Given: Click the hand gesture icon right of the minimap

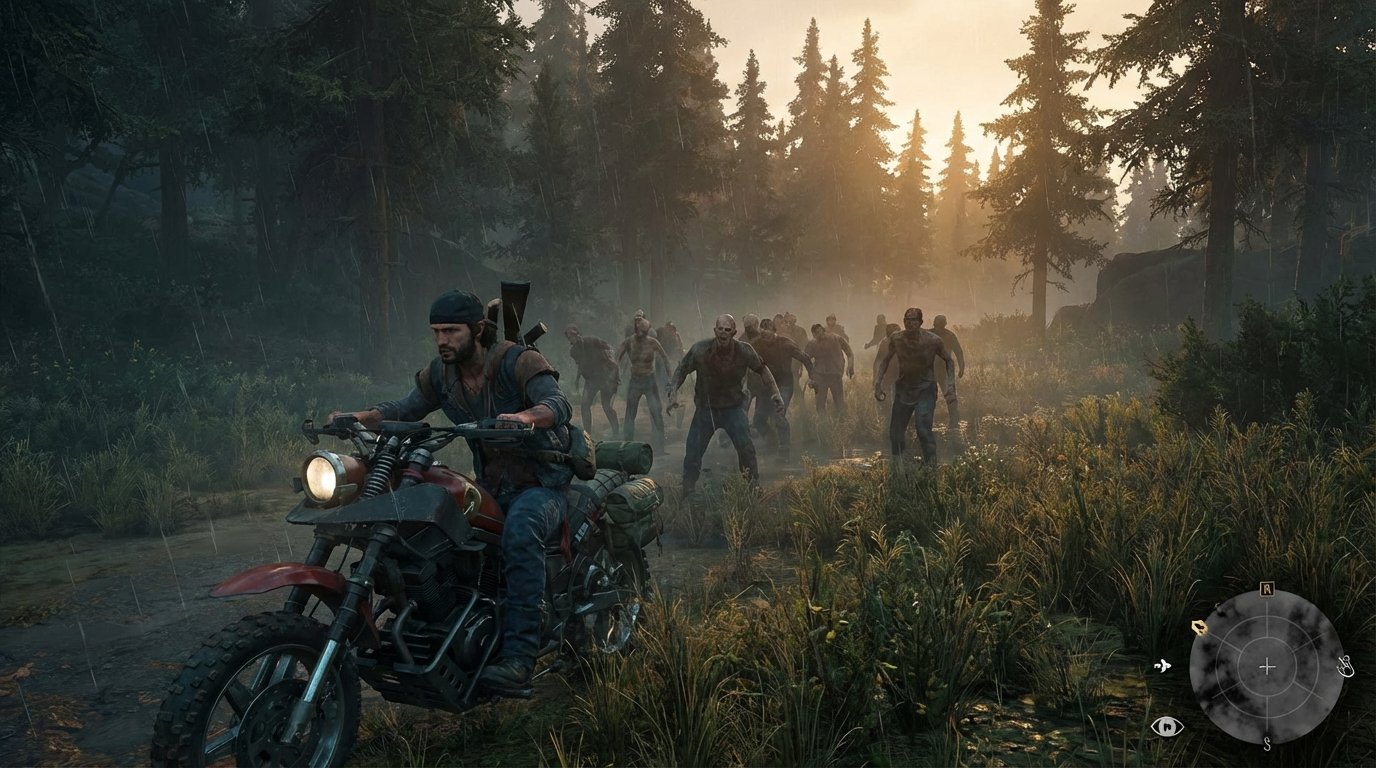Looking at the screenshot, I should (x=1345, y=667).
